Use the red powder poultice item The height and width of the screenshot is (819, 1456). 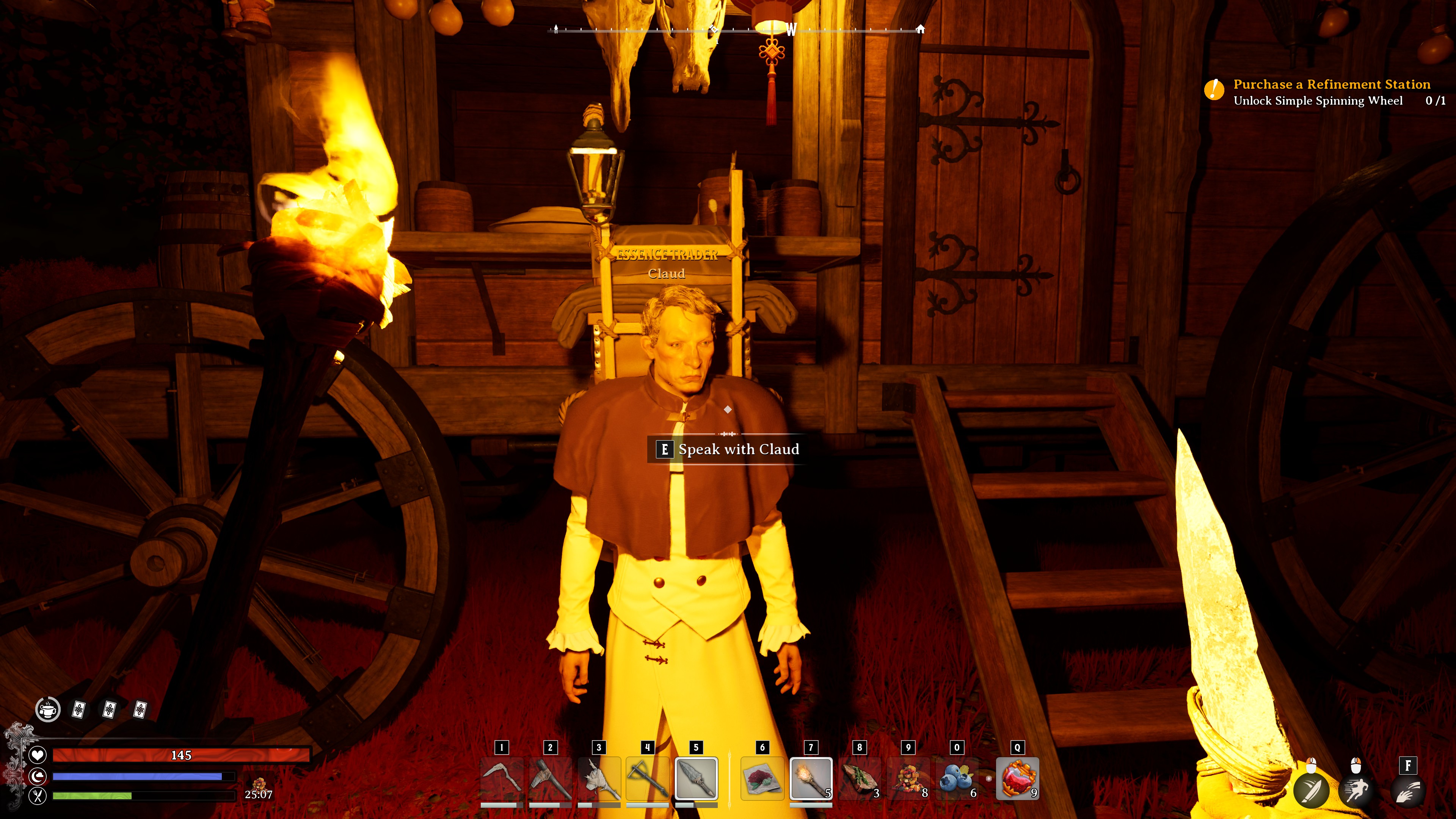point(762,780)
